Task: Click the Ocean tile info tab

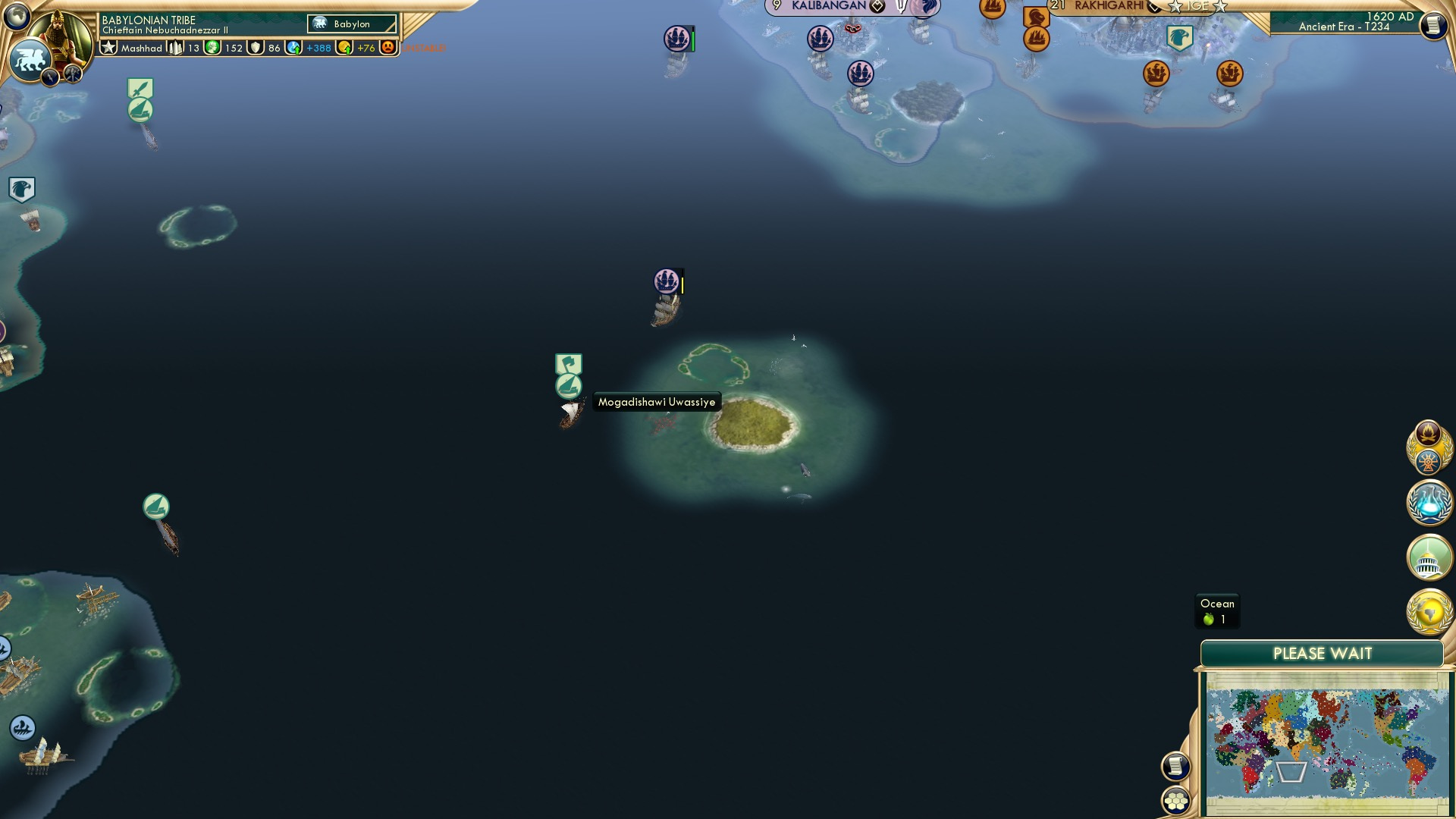Action: 1216,610
